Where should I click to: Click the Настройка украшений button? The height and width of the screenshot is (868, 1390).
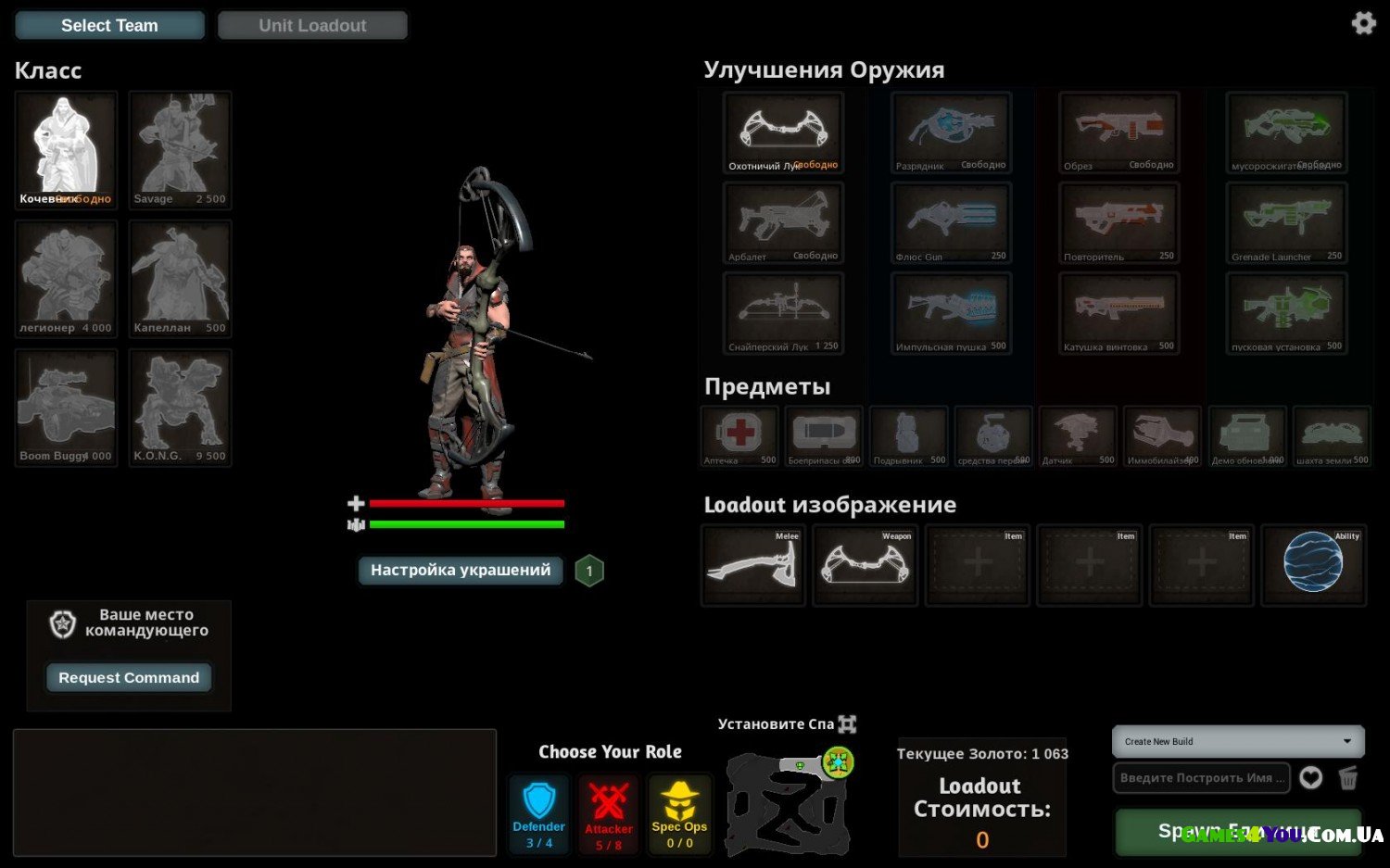(x=461, y=571)
